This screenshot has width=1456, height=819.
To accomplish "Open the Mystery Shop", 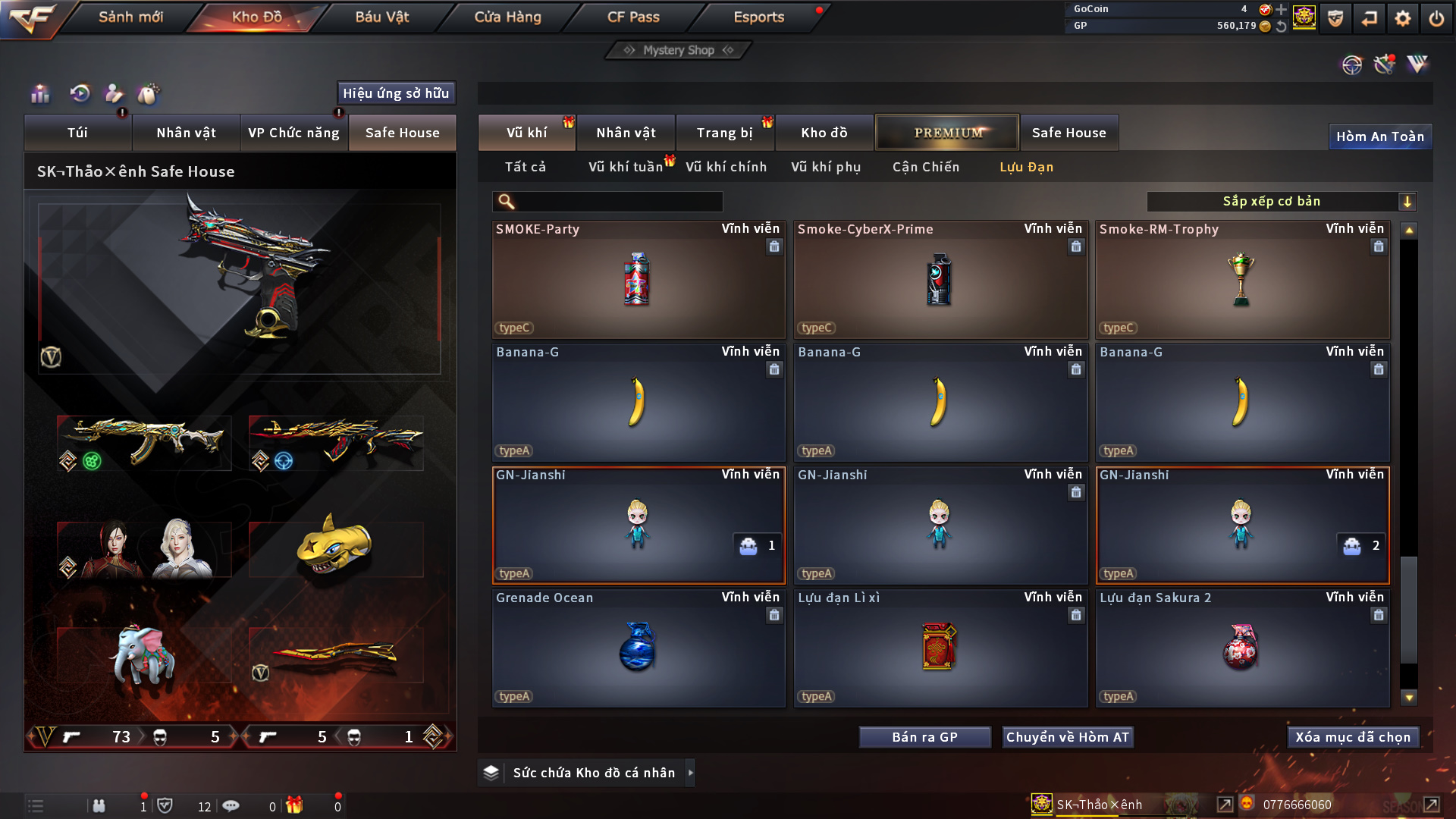I will [678, 50].
